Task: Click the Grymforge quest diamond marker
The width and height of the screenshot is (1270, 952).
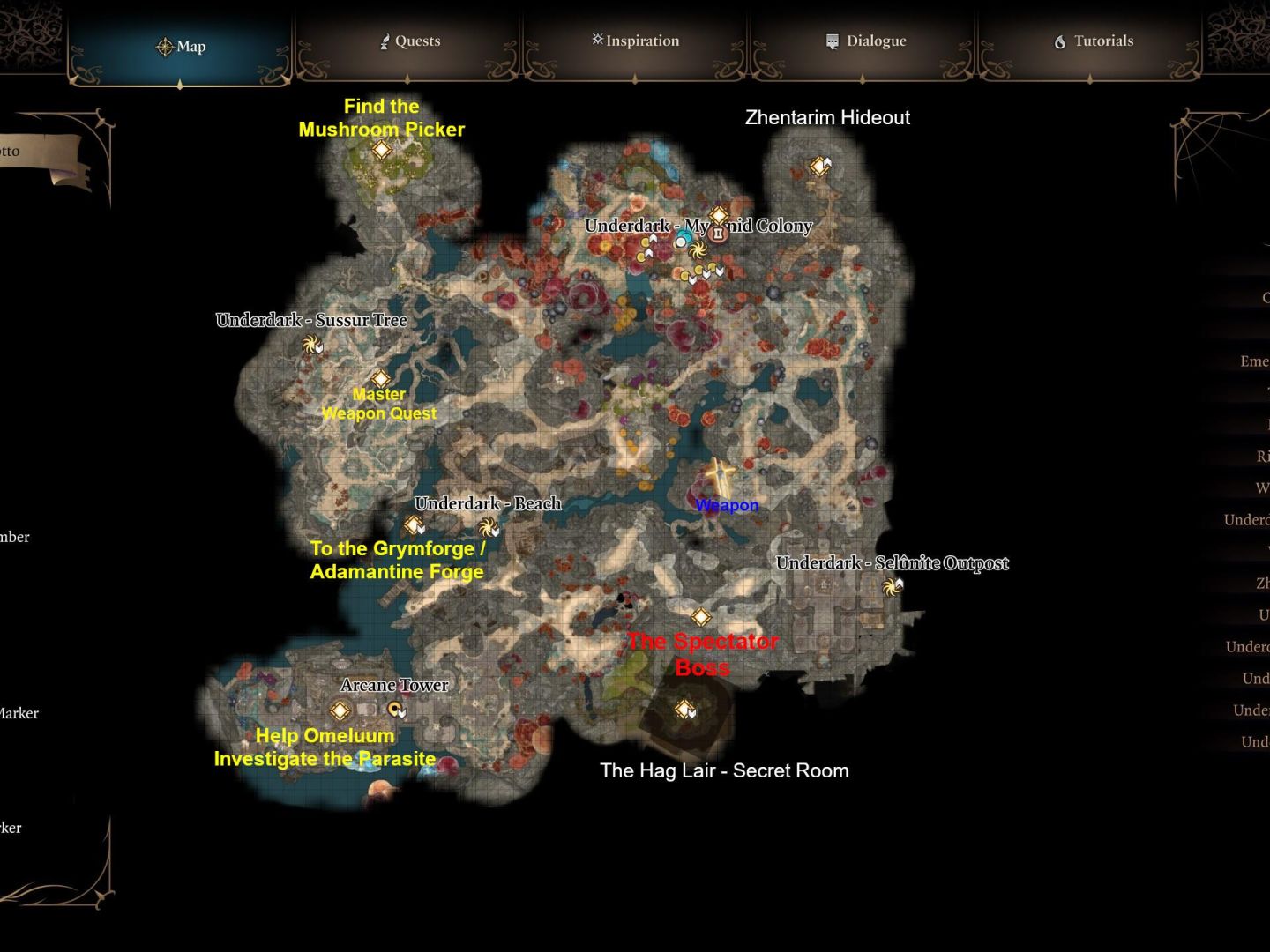Action: [411, 524]
